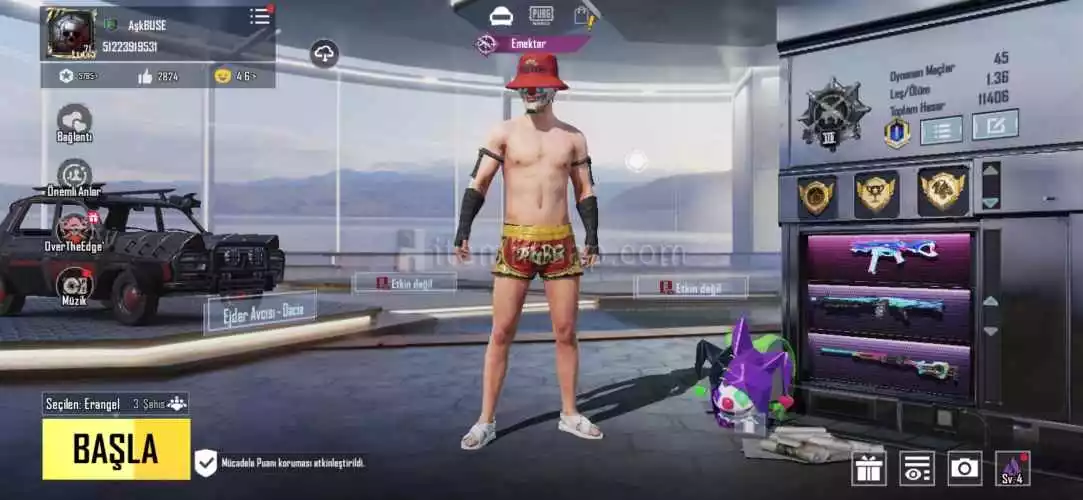Viewport: 1083px width, 500px height.
Task: Open the eye view-settings icon
Action: click(916, 467)
